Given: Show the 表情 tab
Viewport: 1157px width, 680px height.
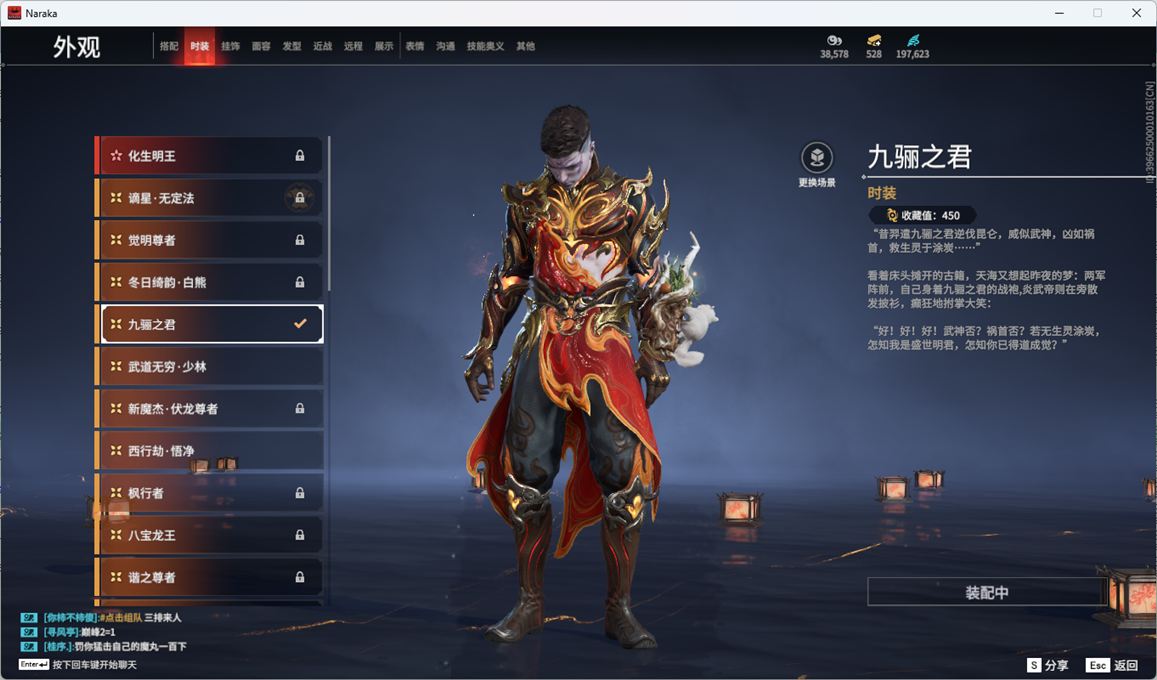Looking at the screenshot, I should (414, 46).
